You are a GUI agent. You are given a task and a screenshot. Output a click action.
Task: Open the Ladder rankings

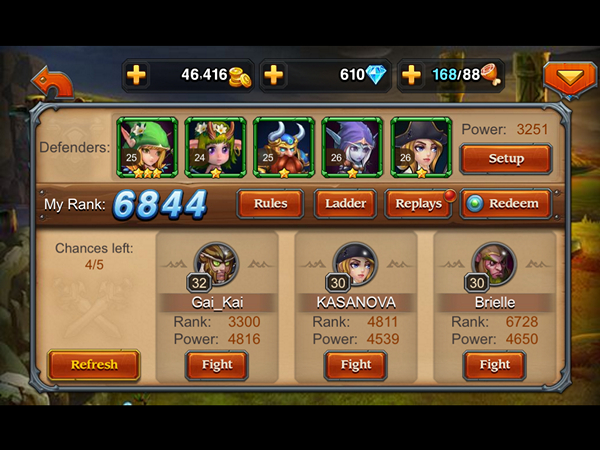tap(345, 203)
